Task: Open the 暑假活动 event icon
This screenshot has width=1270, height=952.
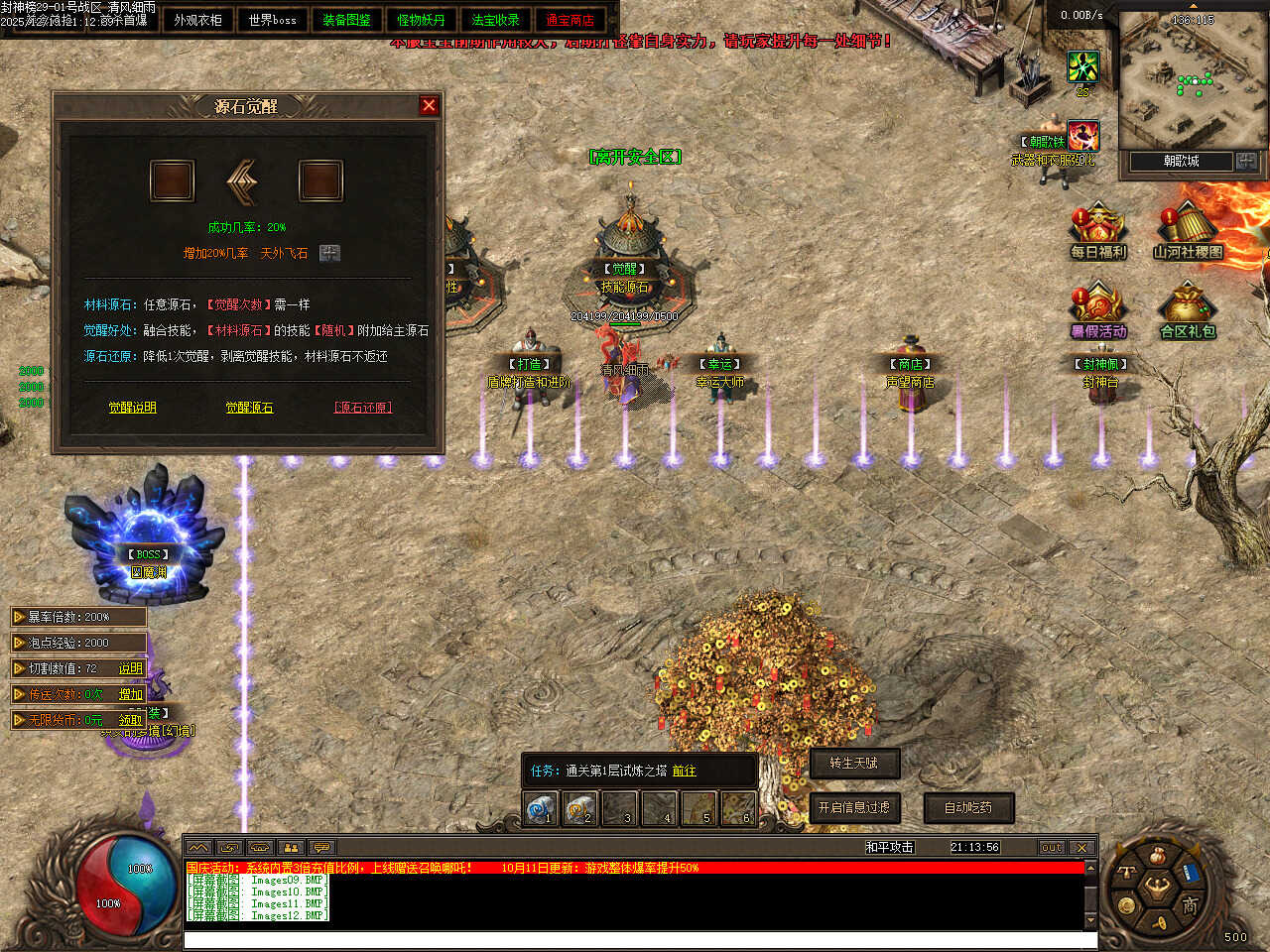Action: tap(1097, 310)
